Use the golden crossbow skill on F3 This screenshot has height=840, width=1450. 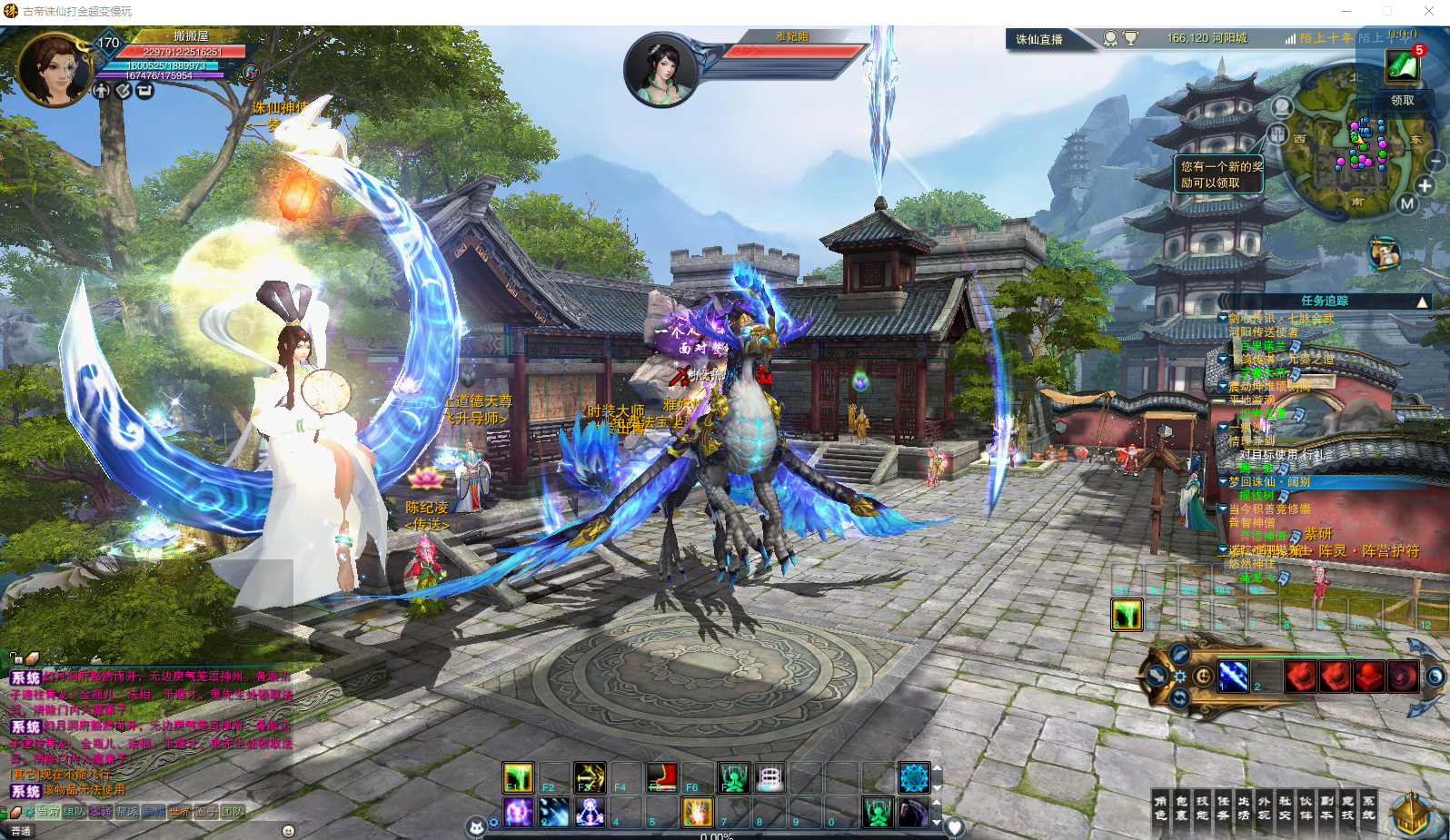590,777
